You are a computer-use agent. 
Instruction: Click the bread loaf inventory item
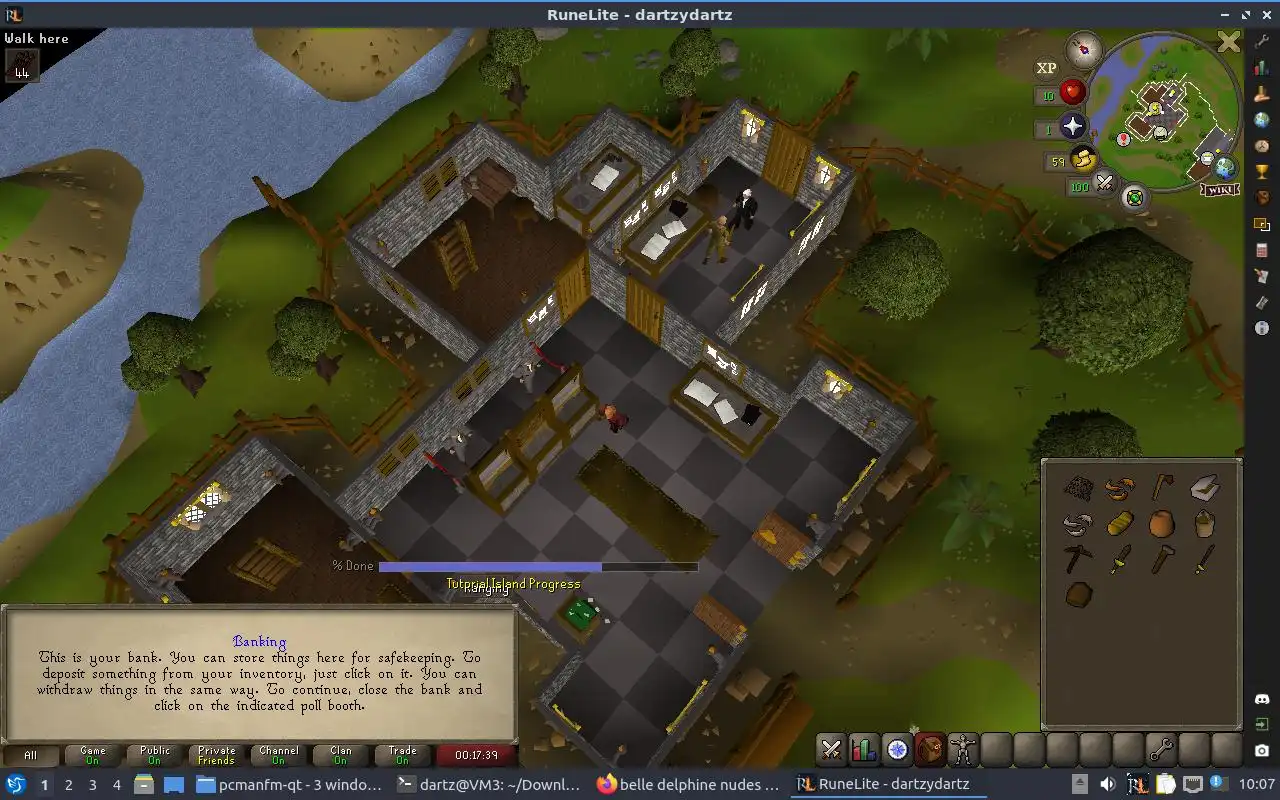1120,523
